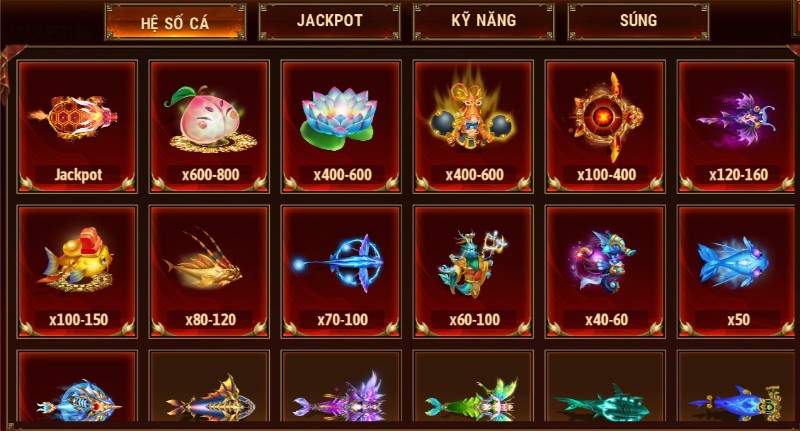This screenshot has height=431, width=800.
Task: Select the blue fish x50 tile
Action: (737, 270)
